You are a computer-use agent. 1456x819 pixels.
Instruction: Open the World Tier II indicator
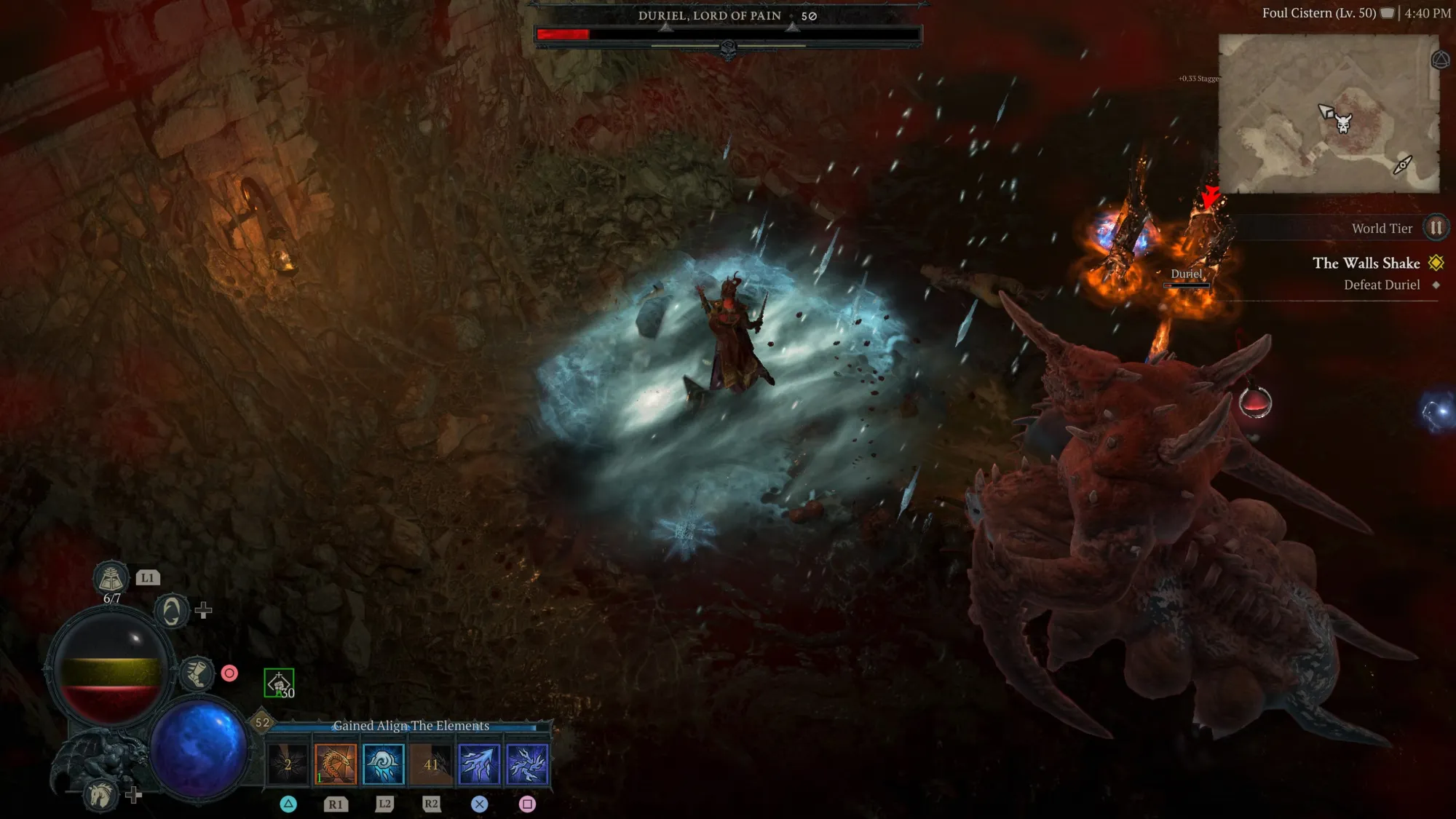1436,228
